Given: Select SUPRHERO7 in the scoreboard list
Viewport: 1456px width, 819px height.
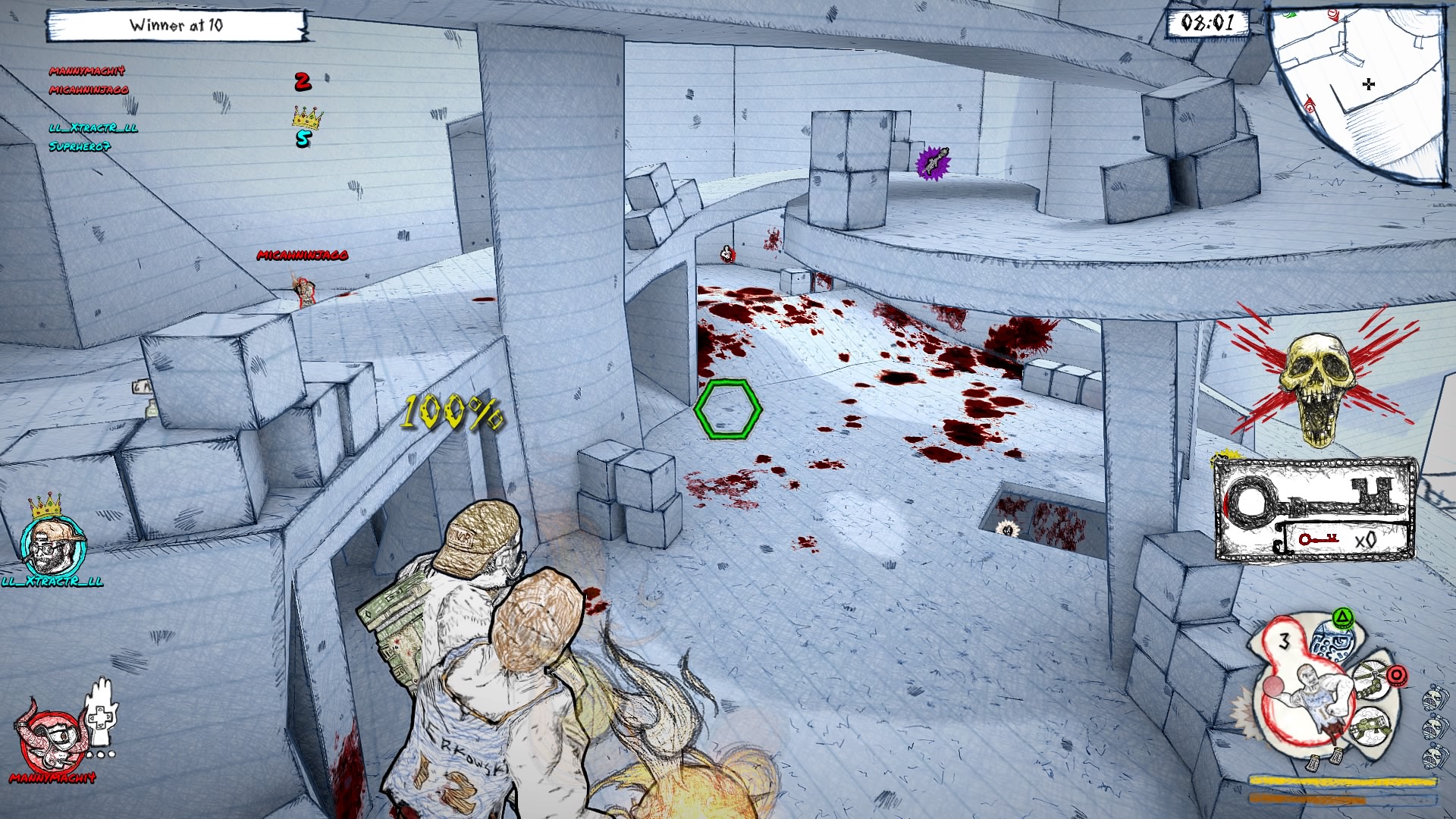Looking at the screenshot, I should tap(80, 146).
